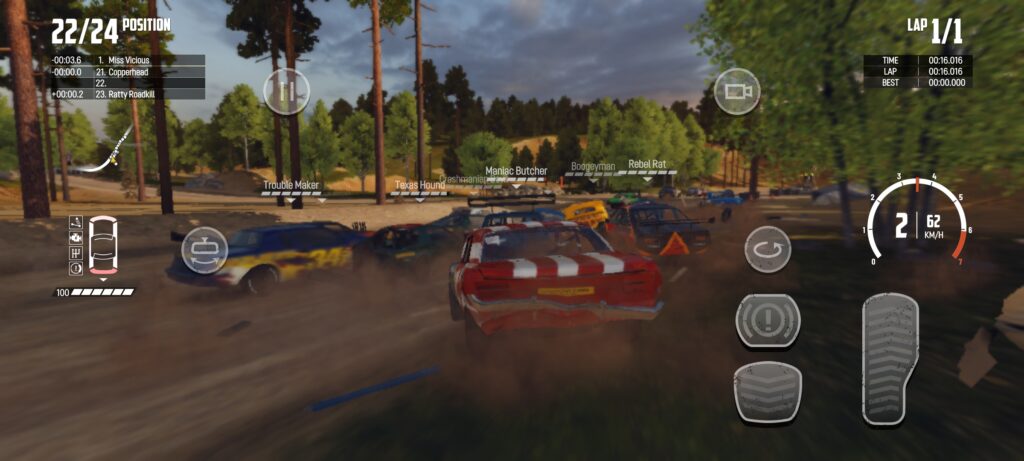Engage the handbrake button

(x=767, y=322)
